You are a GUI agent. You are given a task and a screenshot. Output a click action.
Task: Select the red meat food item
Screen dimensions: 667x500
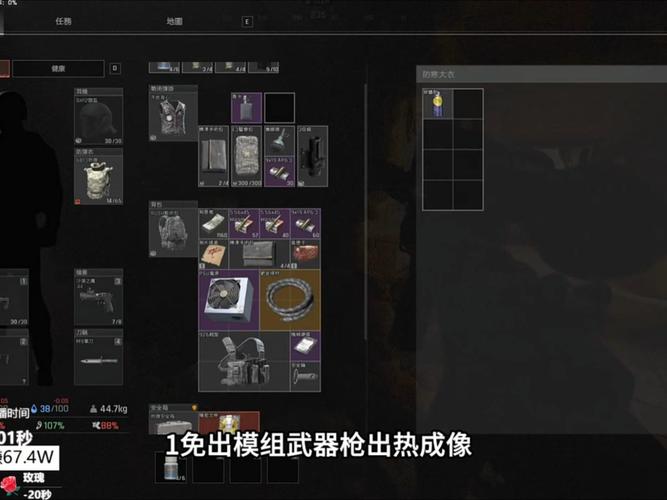coord(305,253)
